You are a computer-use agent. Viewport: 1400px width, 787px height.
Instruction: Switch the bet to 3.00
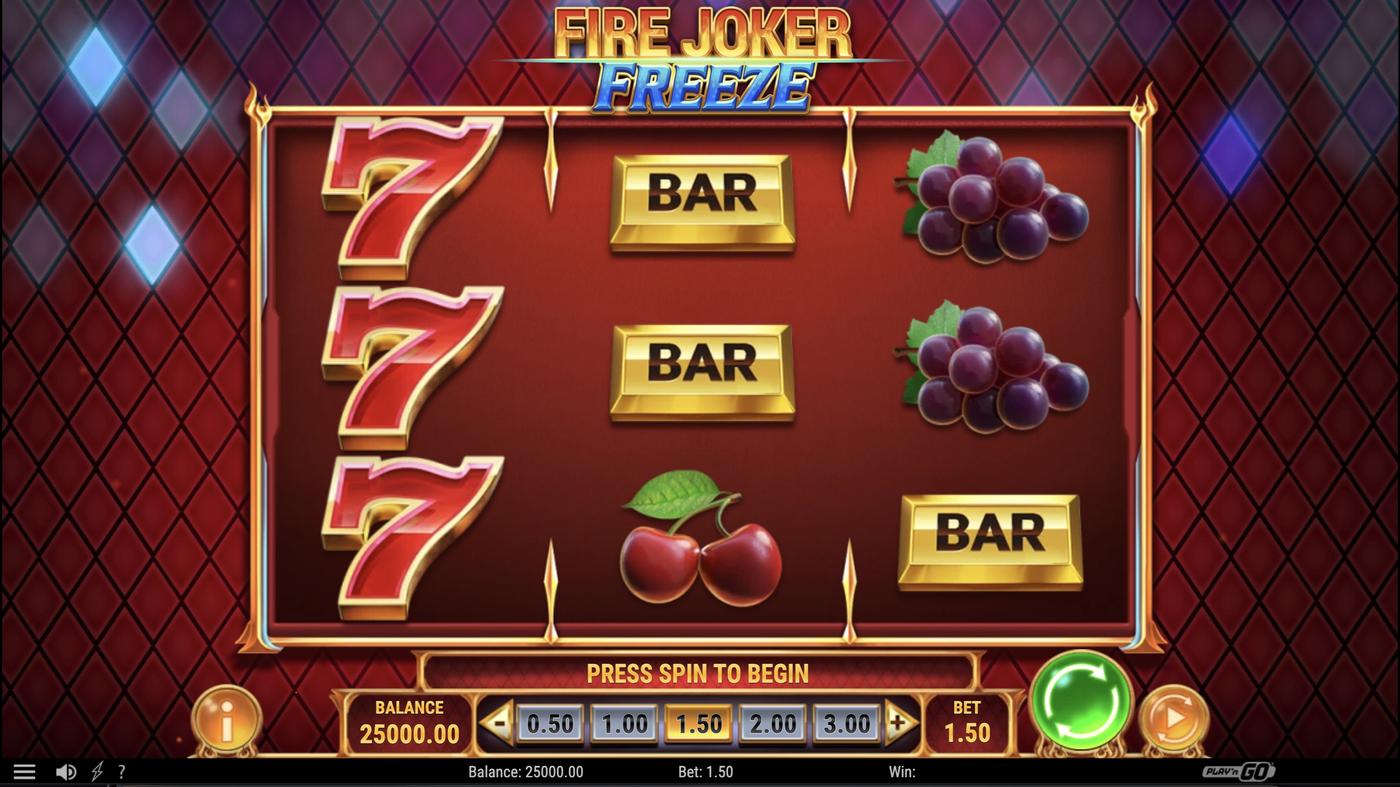pyautogui.click(x=845, y=721)
